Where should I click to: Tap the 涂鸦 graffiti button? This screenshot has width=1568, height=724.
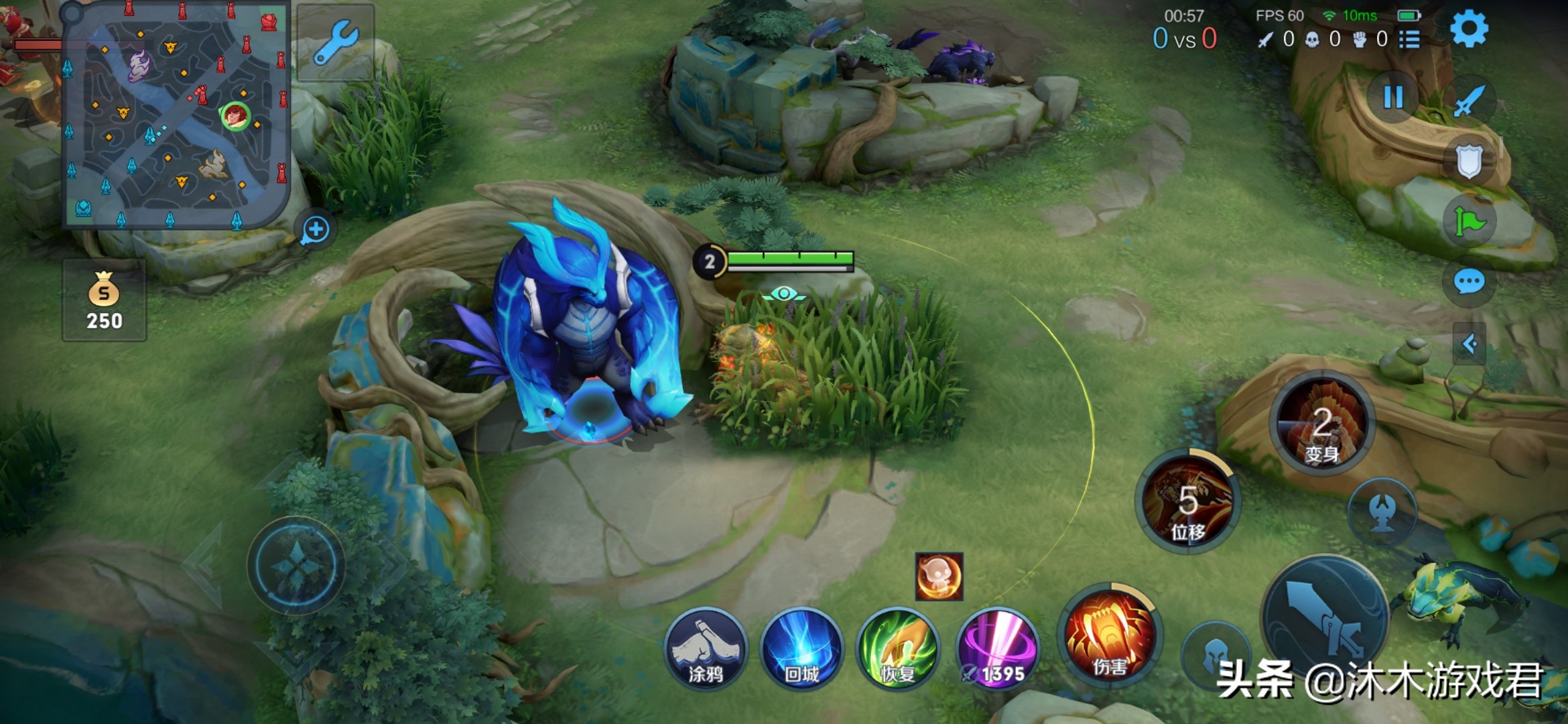click(706, 649)
